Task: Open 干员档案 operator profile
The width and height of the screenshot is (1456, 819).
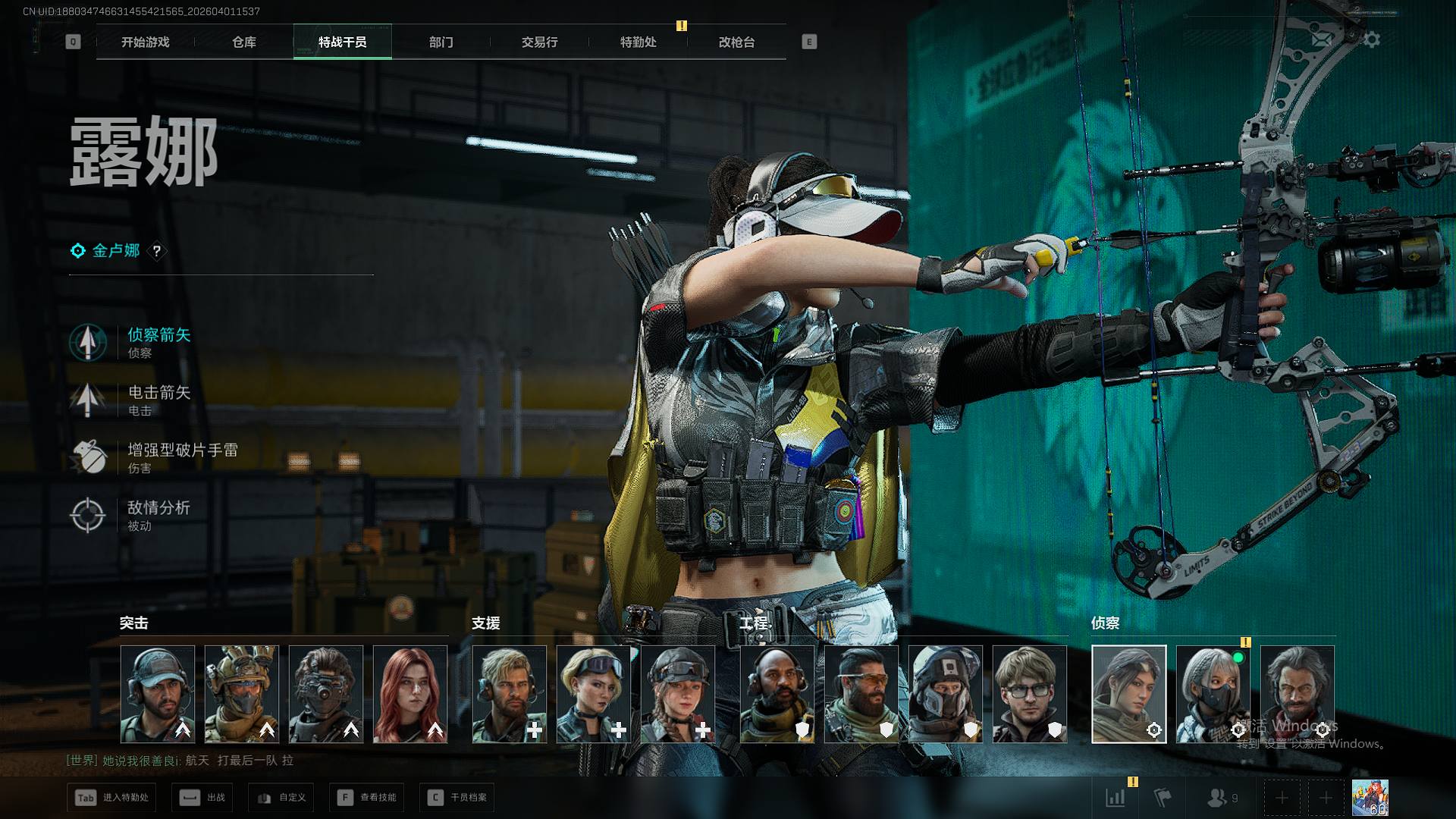Action: click(457, 798)
